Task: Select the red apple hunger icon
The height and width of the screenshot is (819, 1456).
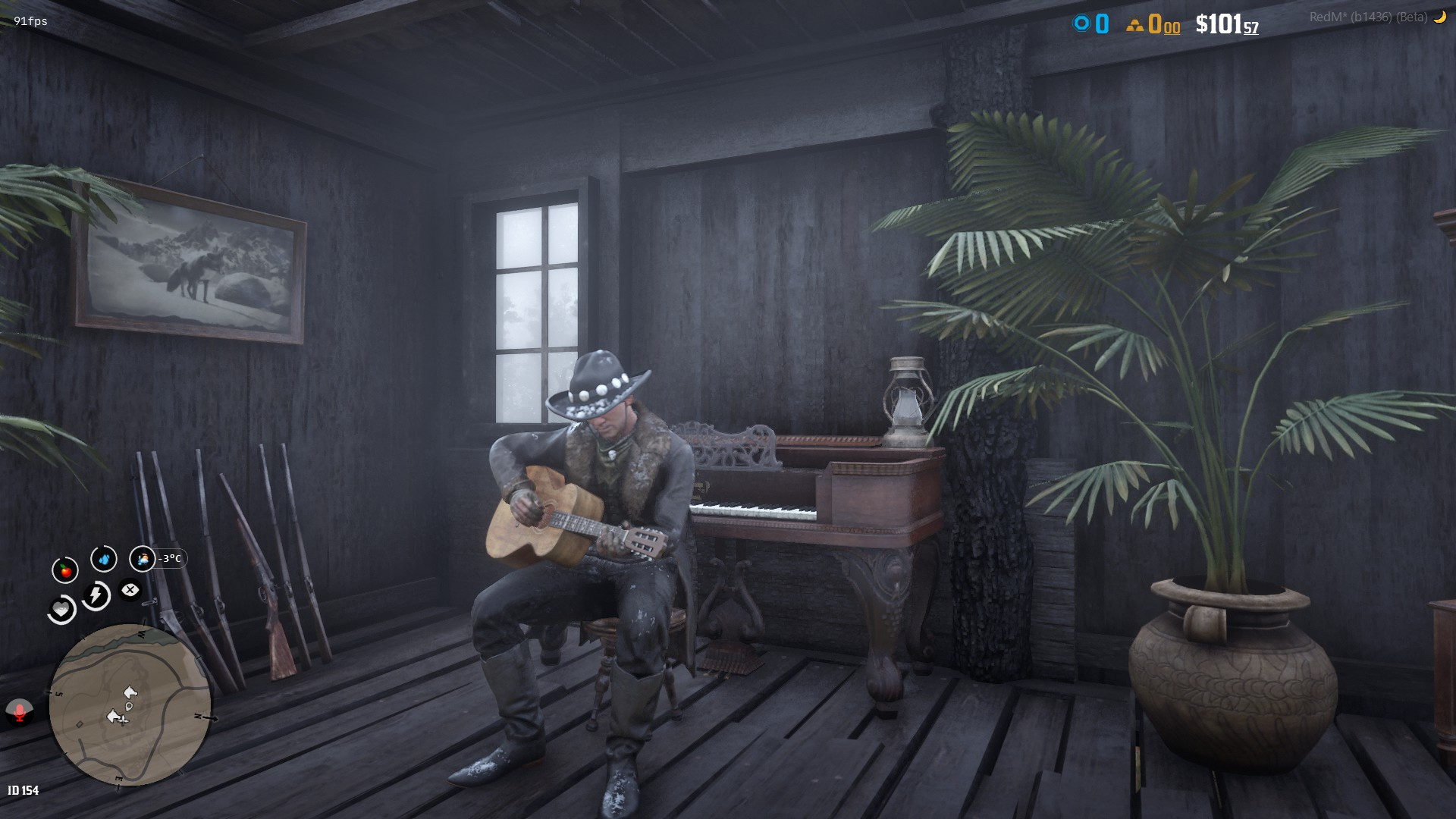Action: [x=65, y=570]
